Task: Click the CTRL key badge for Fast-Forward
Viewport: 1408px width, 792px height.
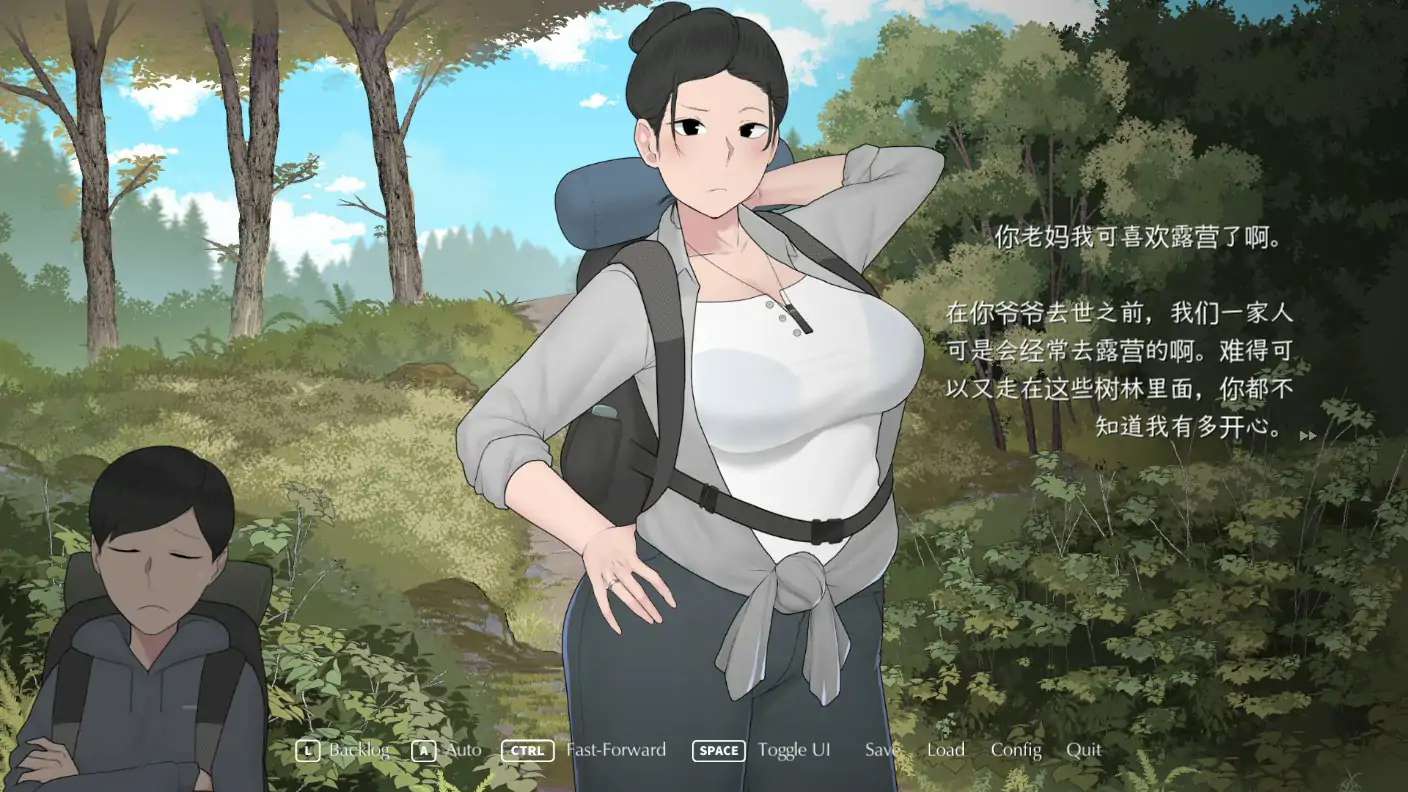Action: pos(526,750)
